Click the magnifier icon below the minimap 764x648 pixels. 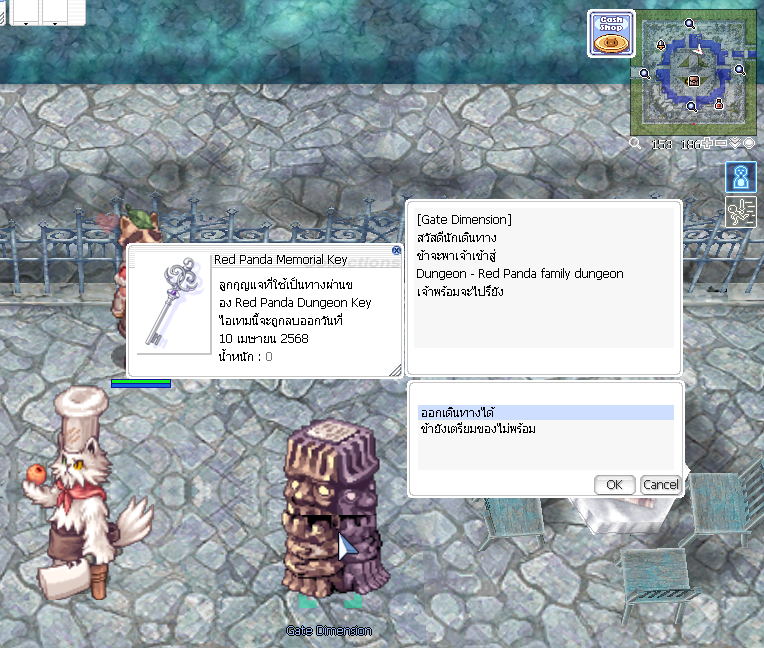(635, 144)
